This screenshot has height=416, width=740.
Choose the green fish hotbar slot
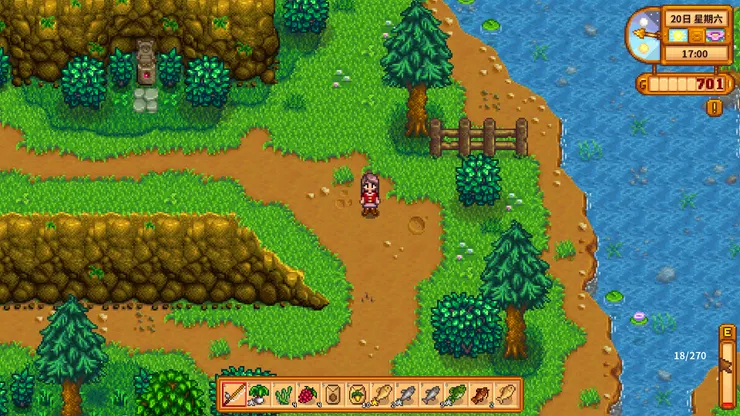tap(455, 394)
